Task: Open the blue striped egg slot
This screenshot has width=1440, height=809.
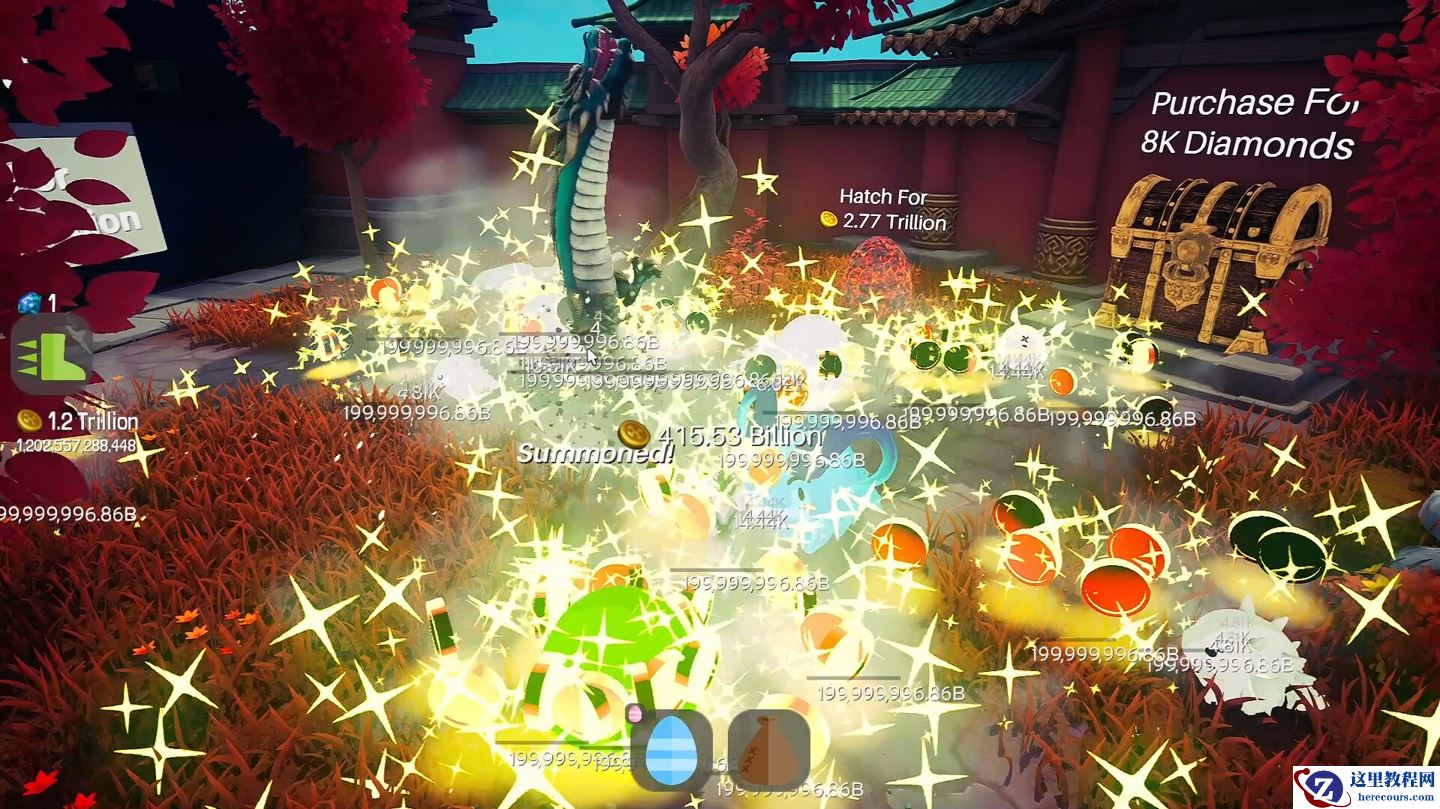Action: pos(671,749)
